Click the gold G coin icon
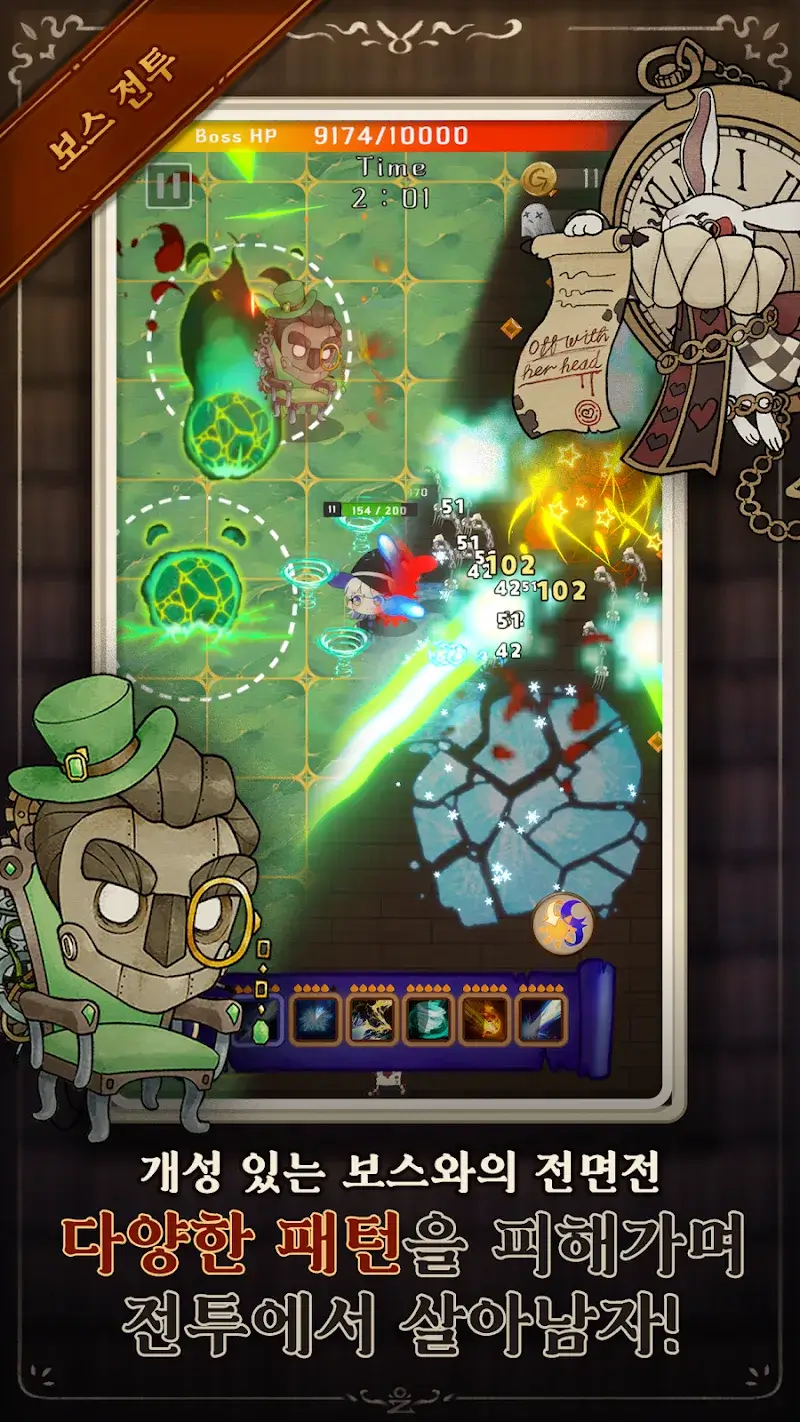 (x=540, y=179)
